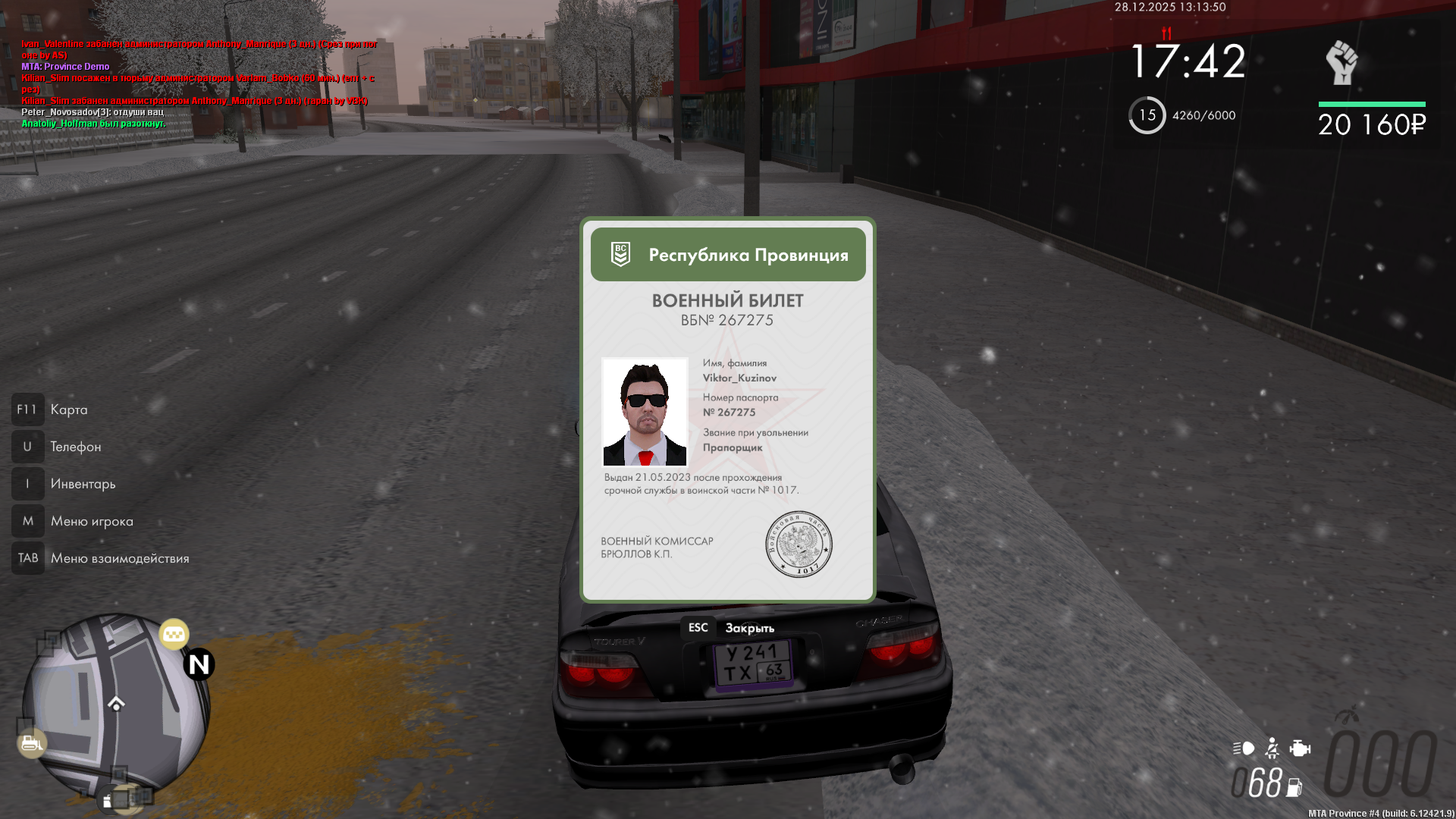Click the Viktor_Kuzinov photo on the ticket

pos(645,412)
